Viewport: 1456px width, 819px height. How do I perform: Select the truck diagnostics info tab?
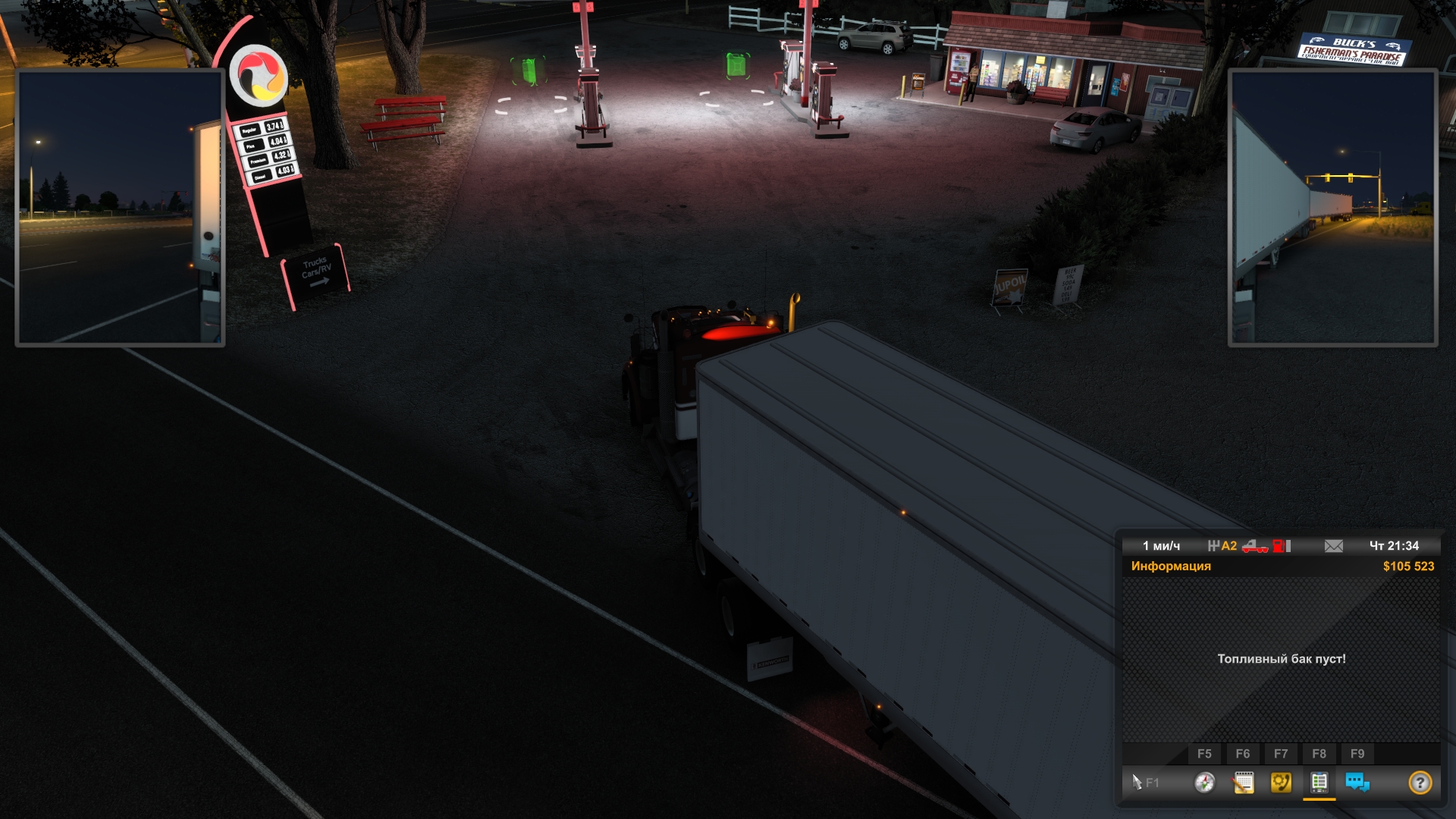point(1319,782)
